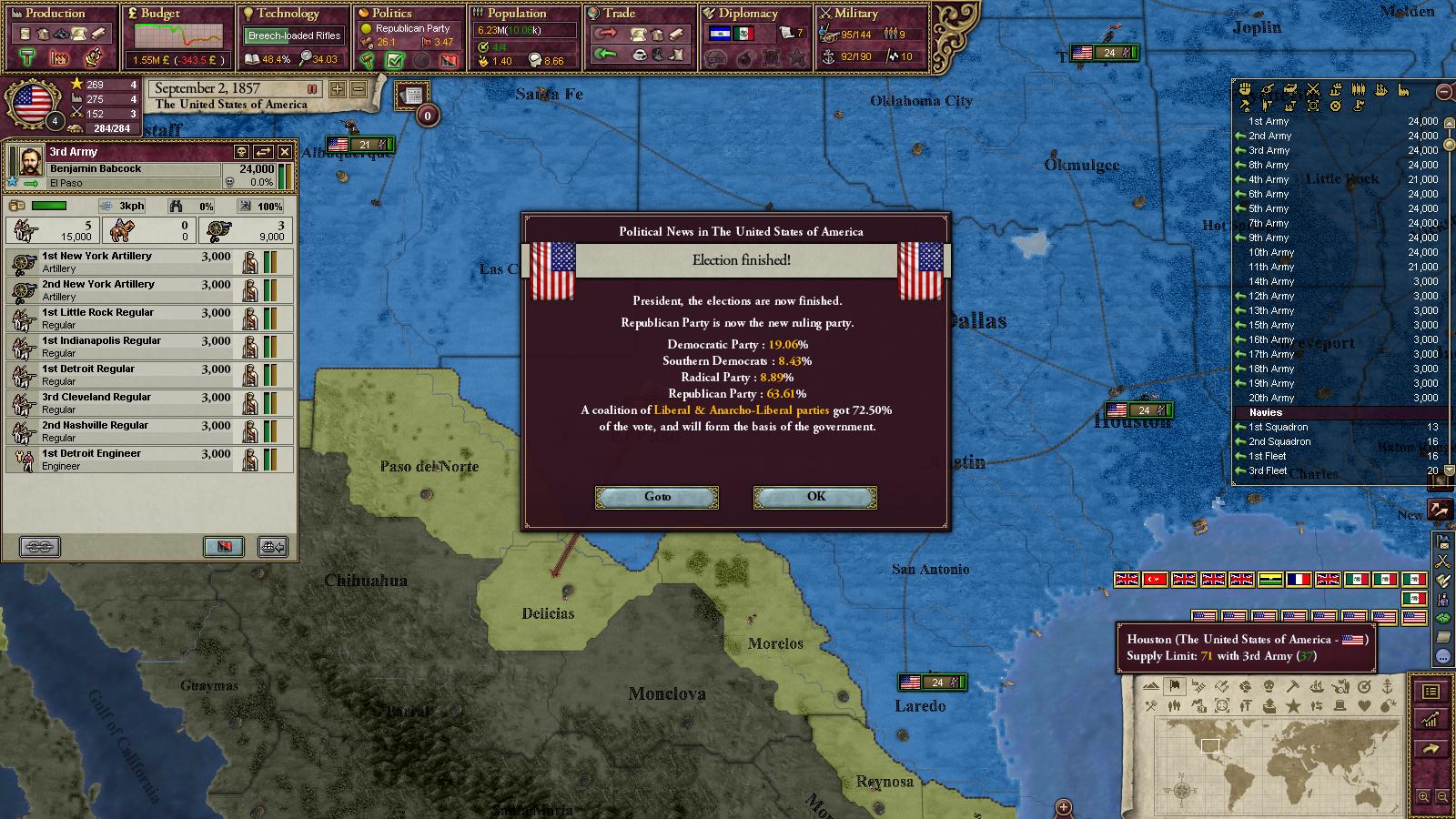Screen dimensions: 1456x819
Task: Select the 1st Detroit Engineer brigade
Action: tap(127, 460)
